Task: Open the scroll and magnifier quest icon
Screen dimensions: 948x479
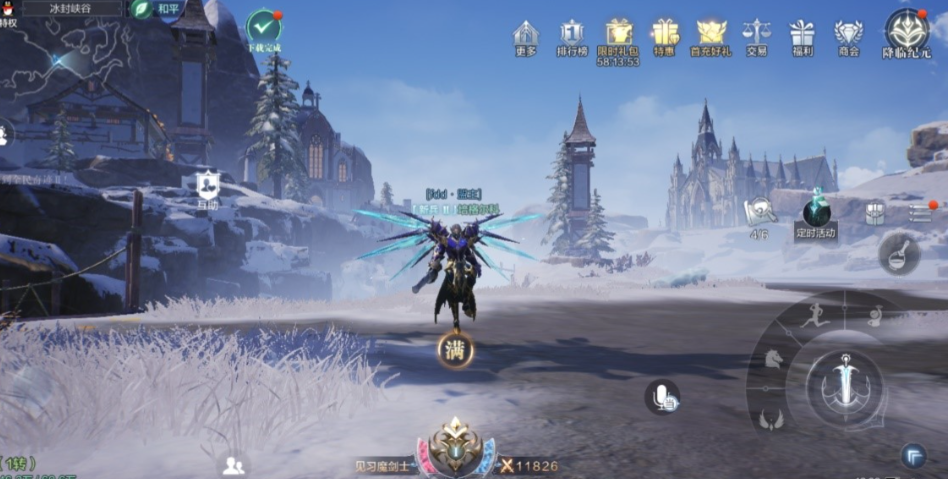Action: pyautogui.click(x=759, y=210)
